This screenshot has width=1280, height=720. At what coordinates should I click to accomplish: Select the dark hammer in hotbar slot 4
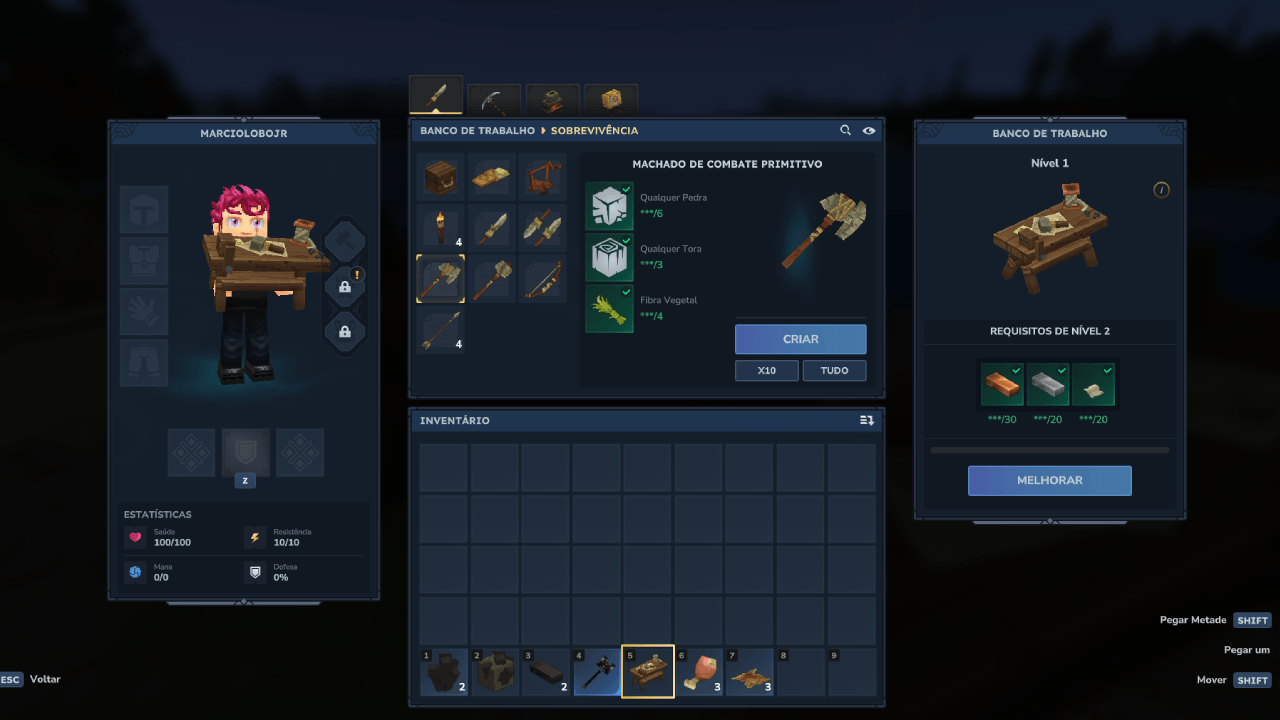(x=597, y=672)
